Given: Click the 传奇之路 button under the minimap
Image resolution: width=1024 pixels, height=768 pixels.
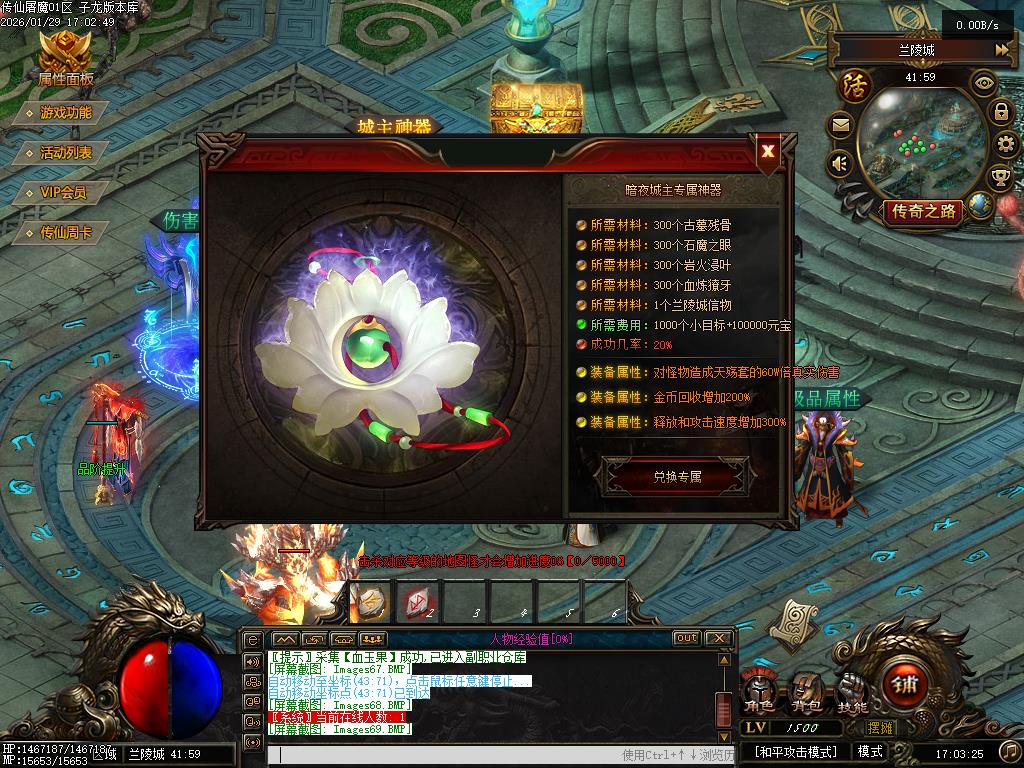Looking at the screenshot, I should coord(922,211).
